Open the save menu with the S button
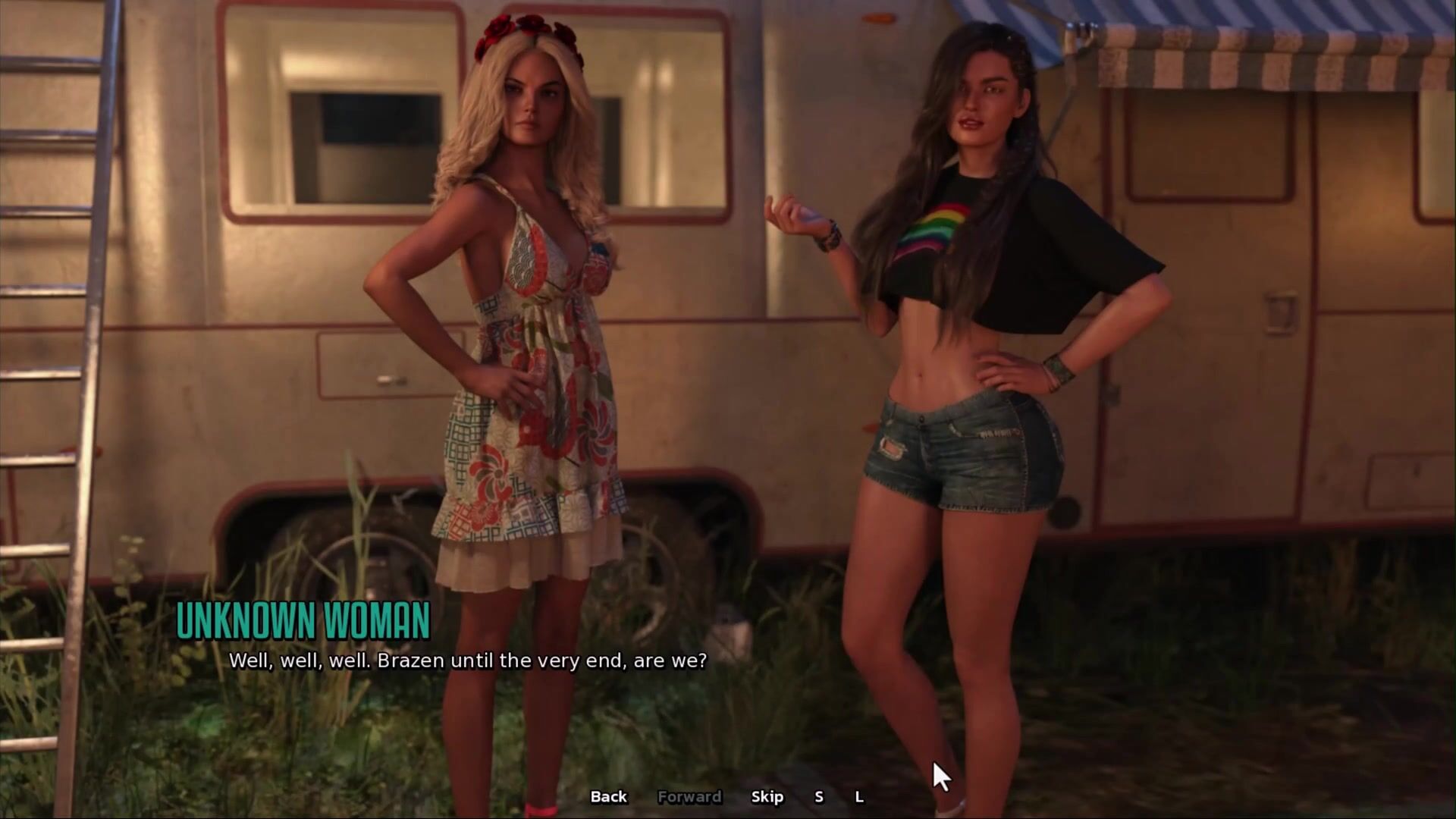Screen dimensions: 1456x819 click(818, 796)
